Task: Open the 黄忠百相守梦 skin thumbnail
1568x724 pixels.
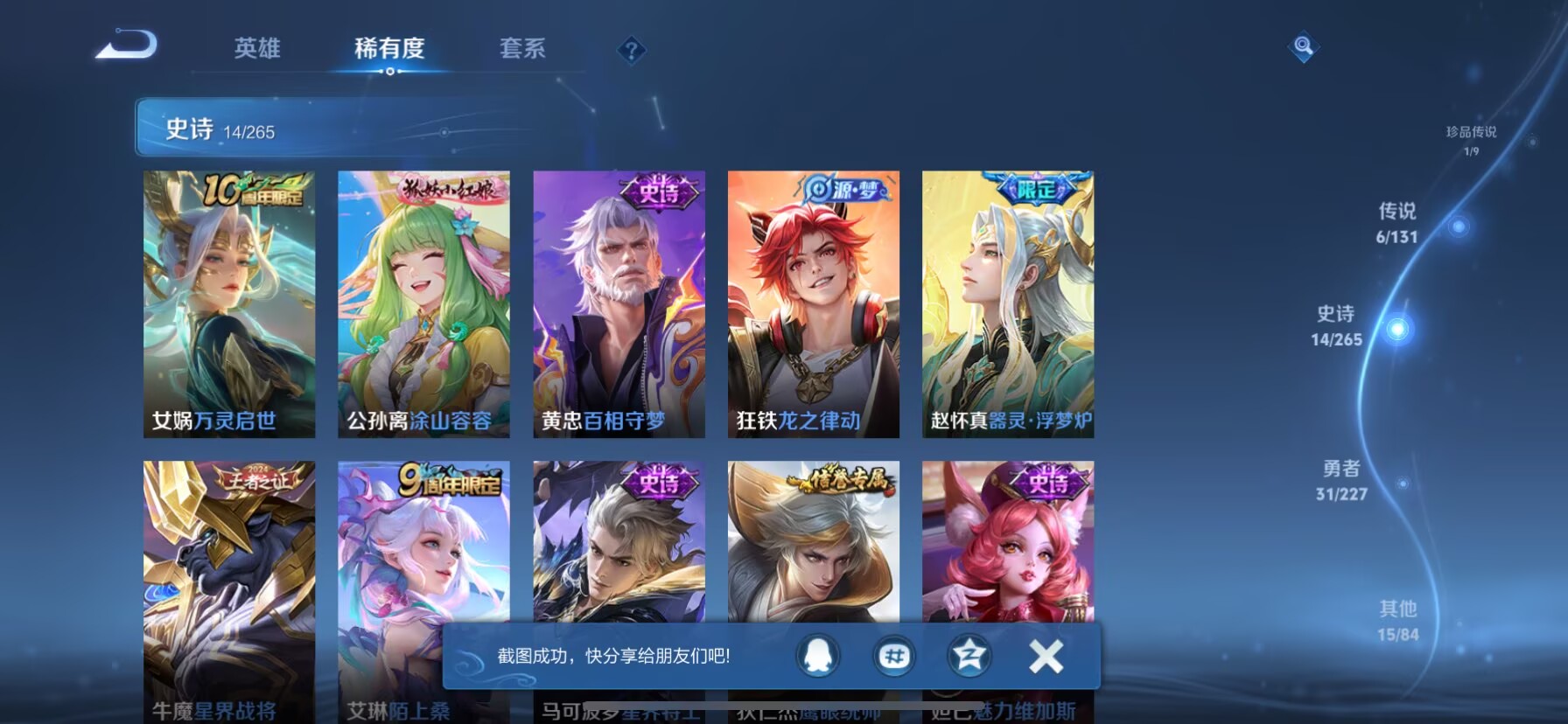Action: (619, 302)
